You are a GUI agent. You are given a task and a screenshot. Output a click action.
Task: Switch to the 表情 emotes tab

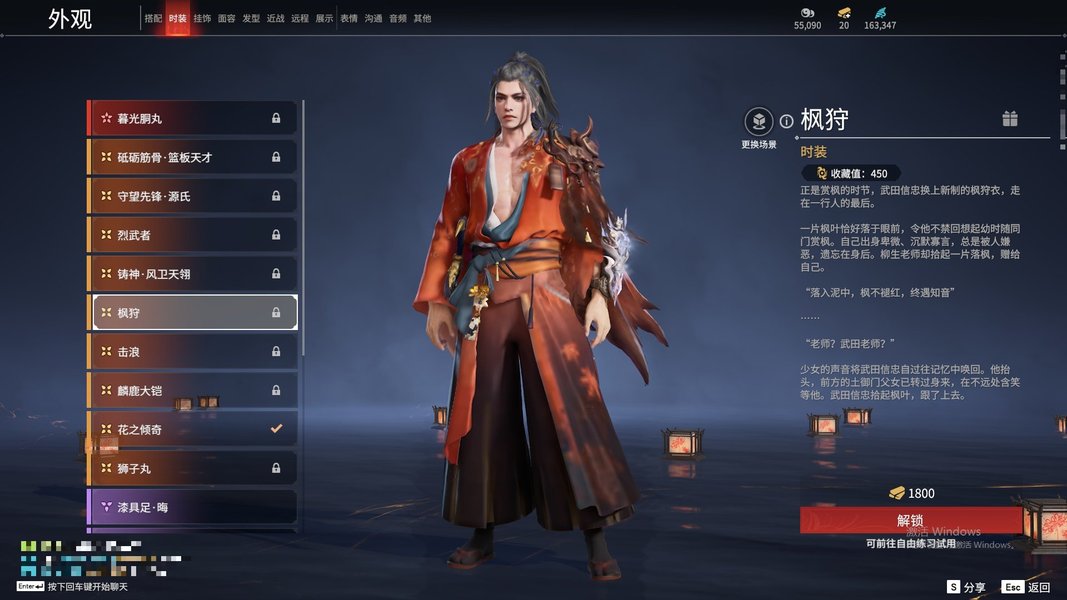349,18
